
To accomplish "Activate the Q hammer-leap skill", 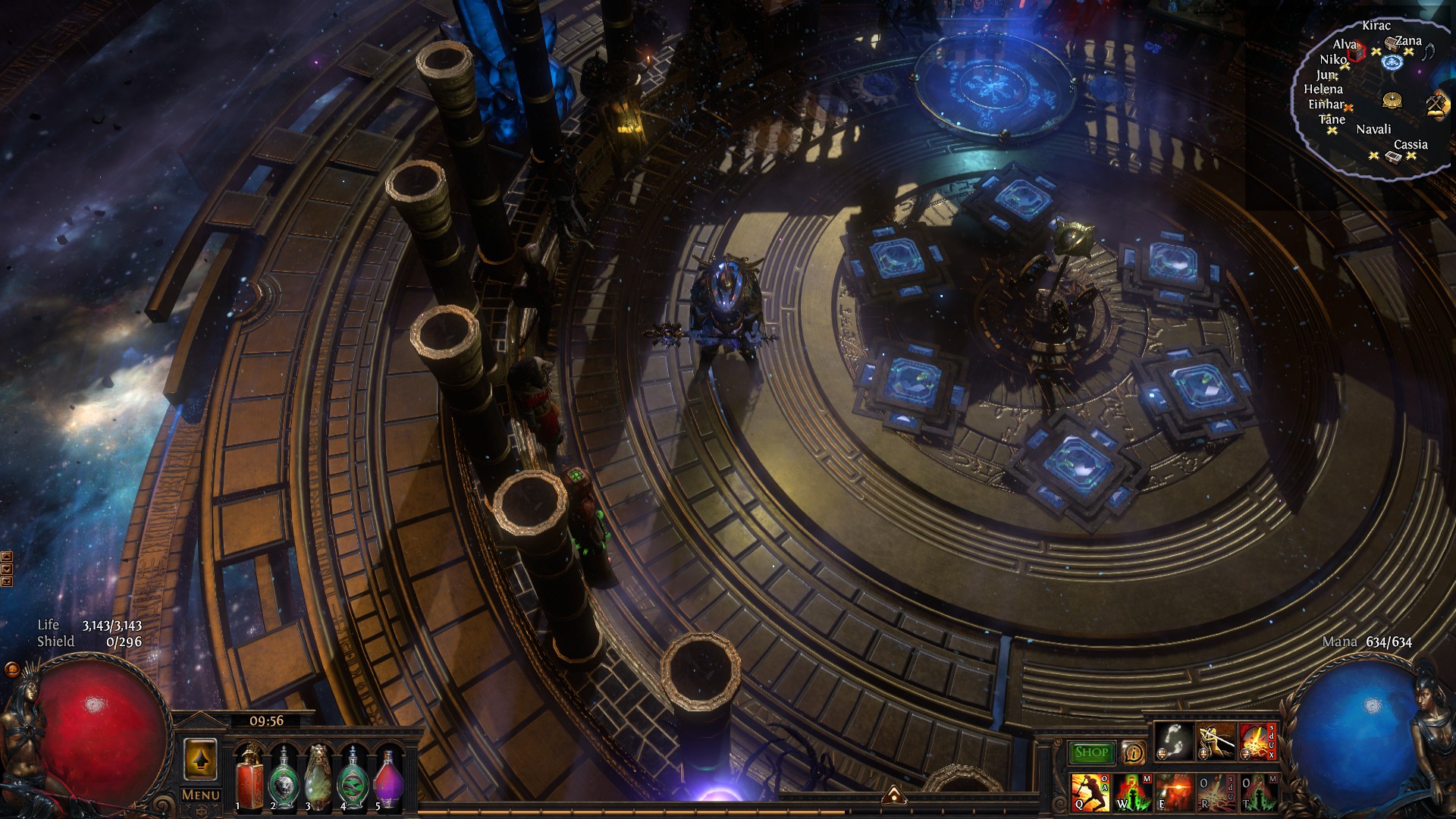I will [x=1090, y=792].
